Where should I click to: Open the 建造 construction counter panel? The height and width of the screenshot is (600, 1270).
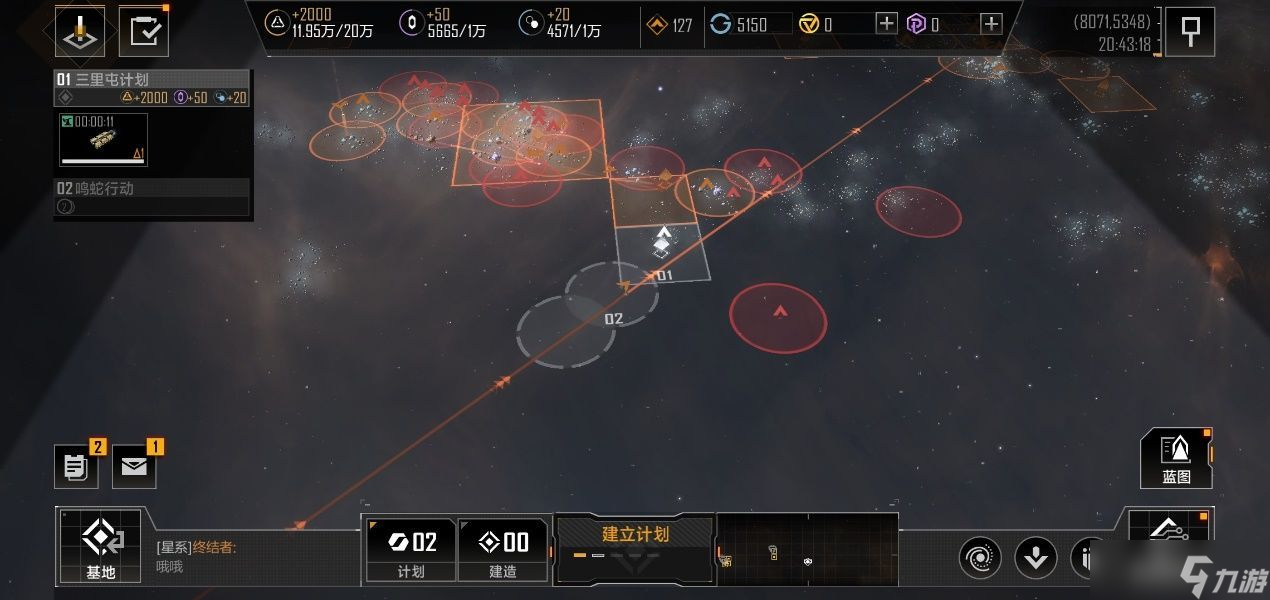[x=503, y=549]
